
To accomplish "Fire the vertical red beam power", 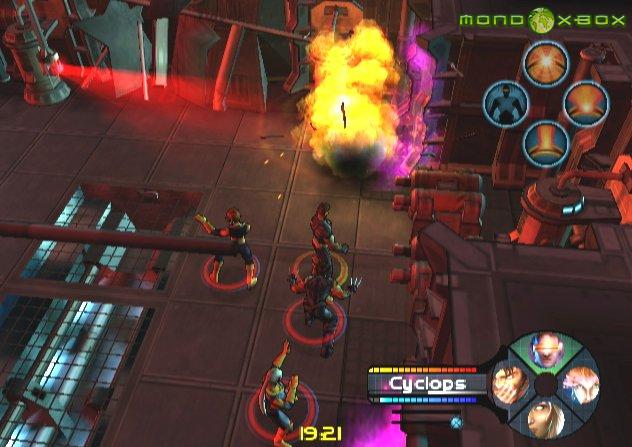I will (x=545, y=141).
